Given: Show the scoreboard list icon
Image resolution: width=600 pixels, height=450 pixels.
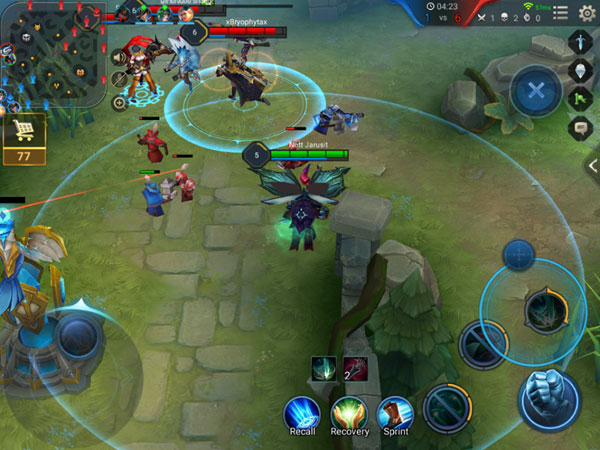Looking at the screenshot, I should [x=560, y=12].
